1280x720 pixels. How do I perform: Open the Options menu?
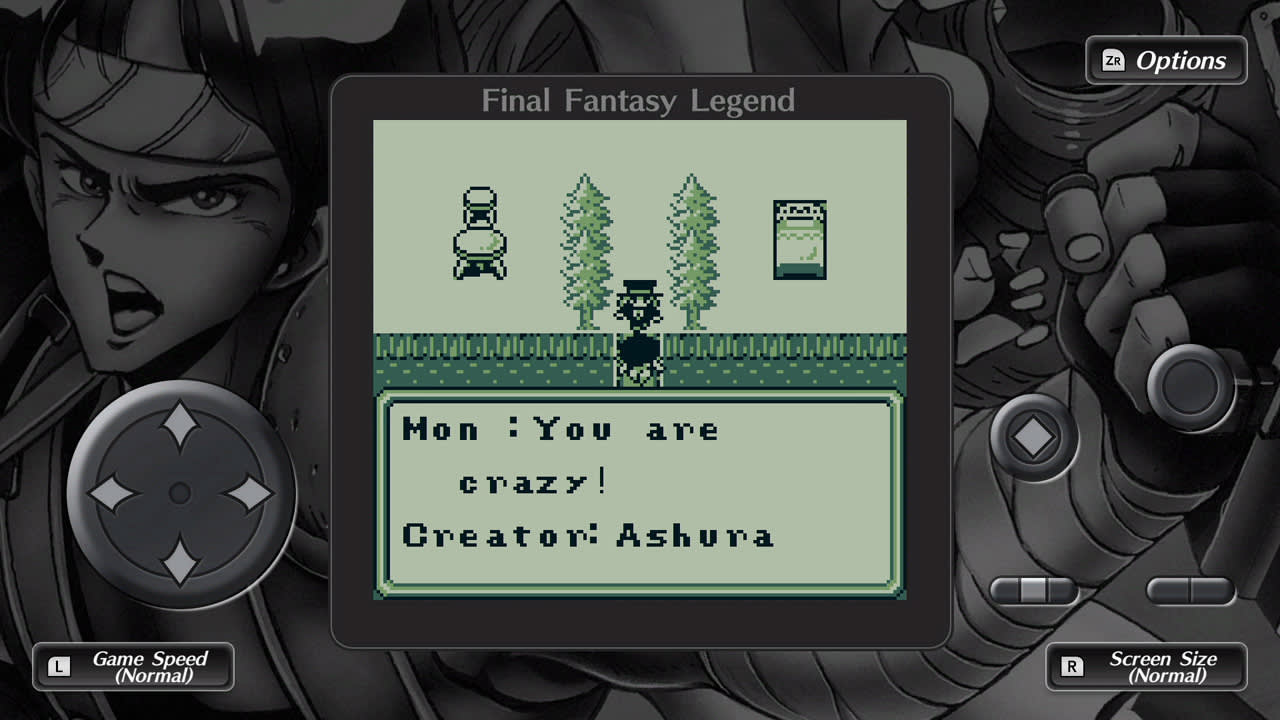tap(1165, 60)
